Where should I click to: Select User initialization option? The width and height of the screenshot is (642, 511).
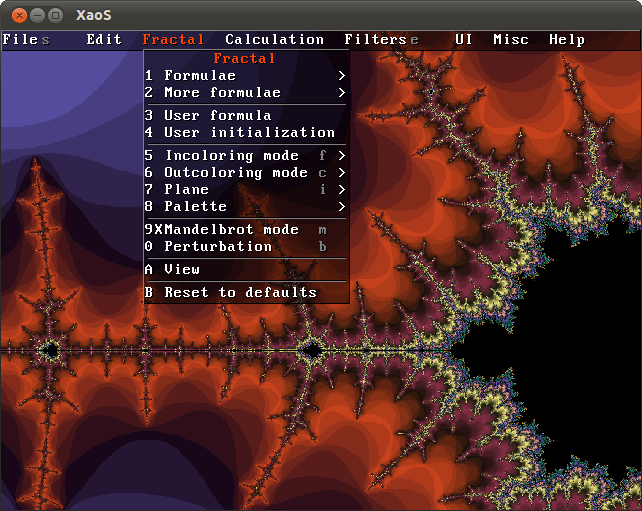point(249,133)
